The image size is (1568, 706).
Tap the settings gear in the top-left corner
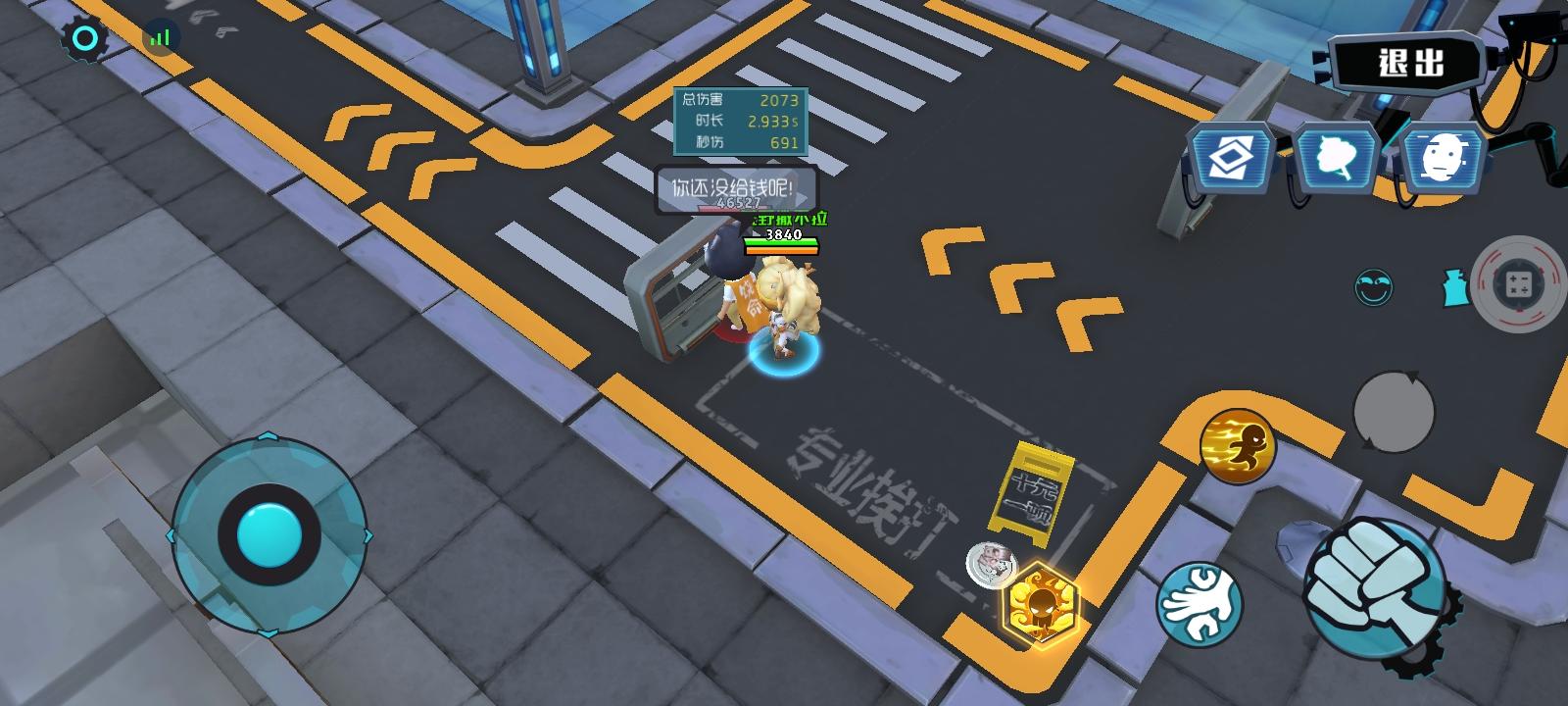84,36
